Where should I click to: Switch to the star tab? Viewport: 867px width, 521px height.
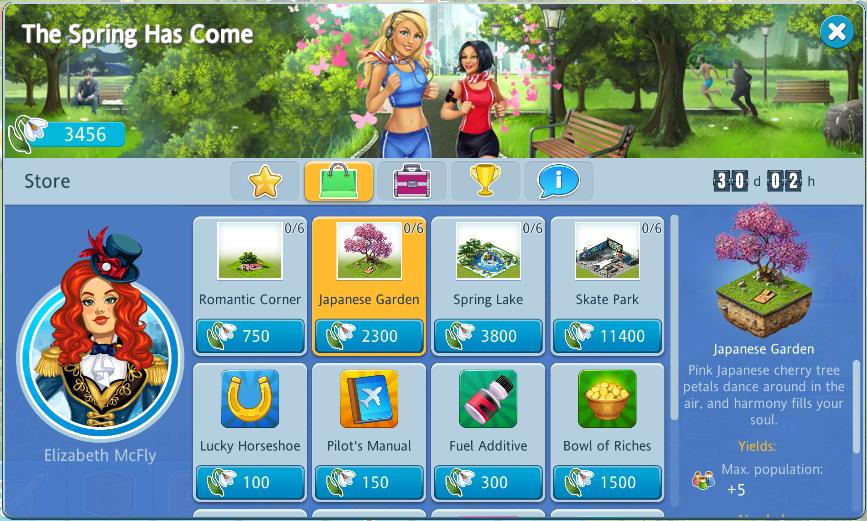265,182
